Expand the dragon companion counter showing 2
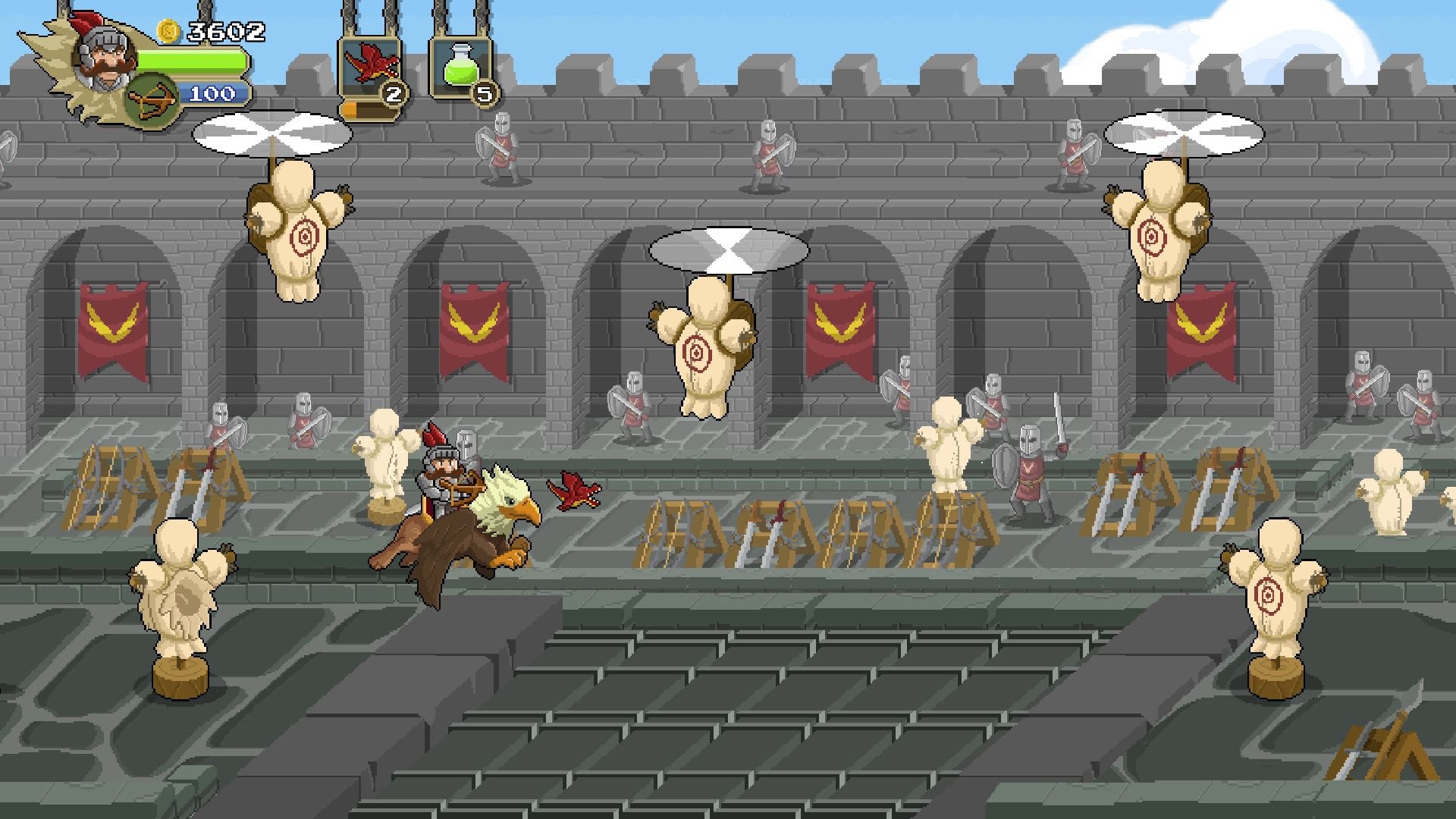This screenshot has width=1456, height=819. pyautogui.click(x=393, y=95)
